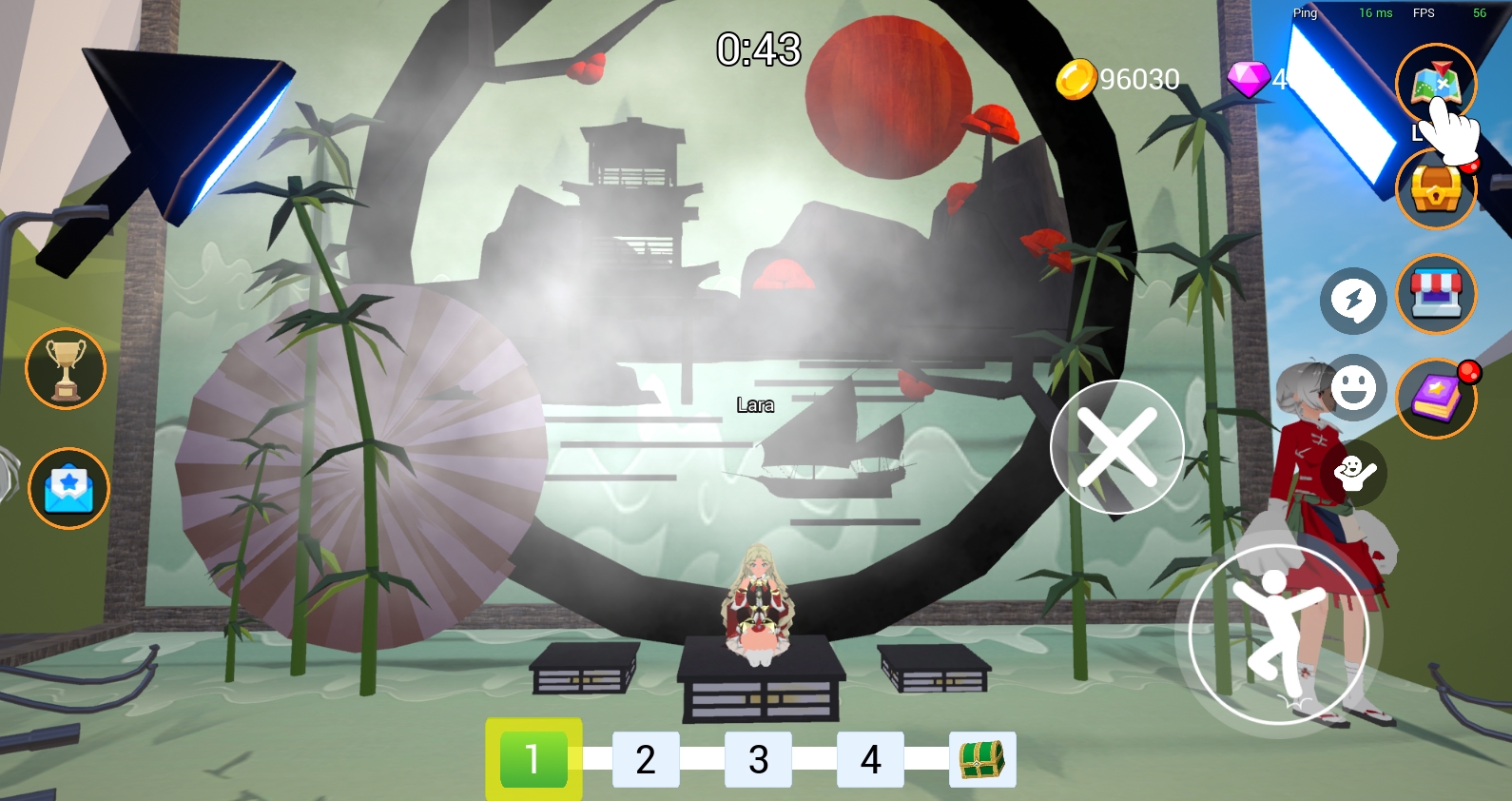
Task: Open the smiley emoji menu
Action: coord(1353,388)
